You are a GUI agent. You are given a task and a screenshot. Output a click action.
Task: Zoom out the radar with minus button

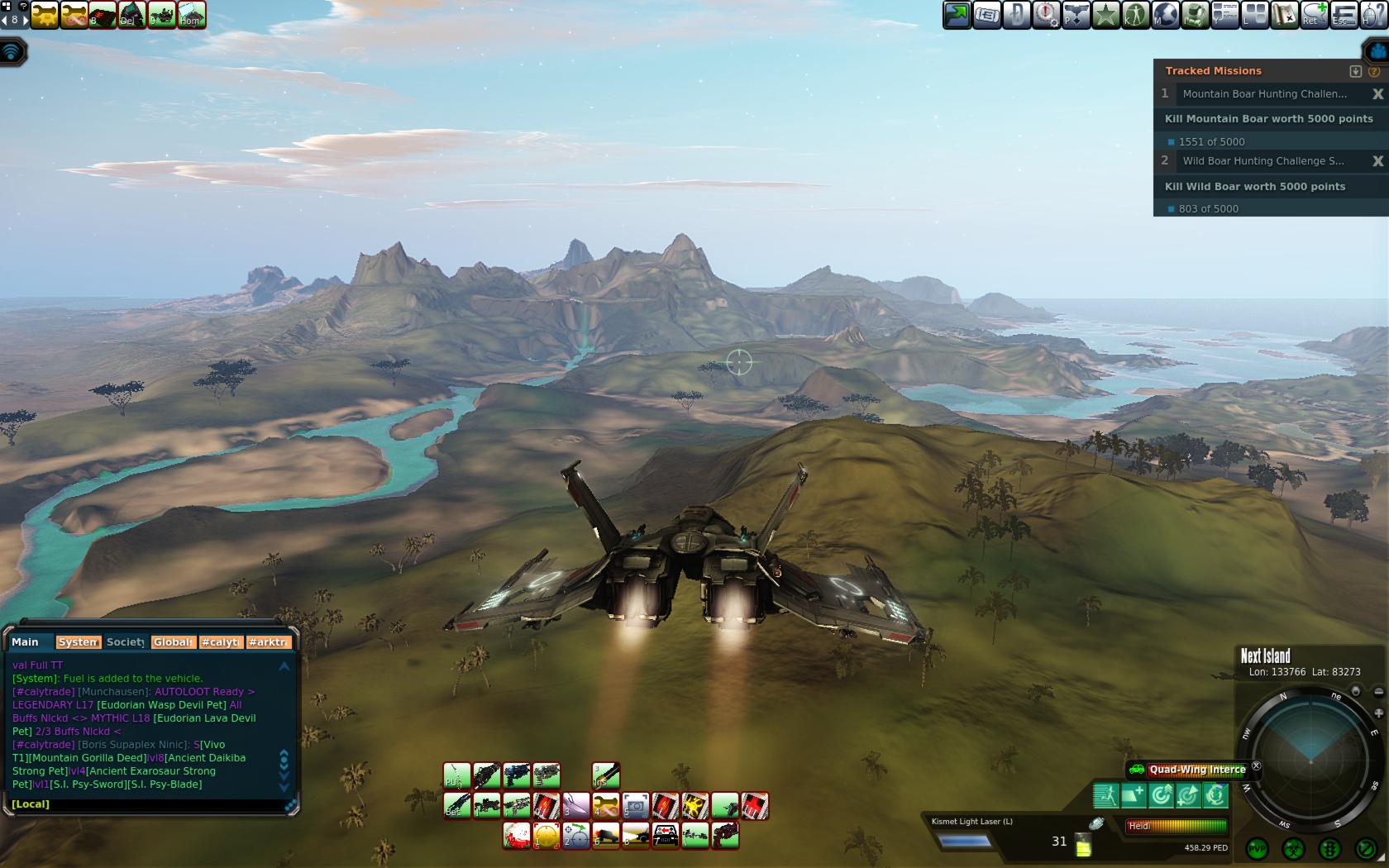click(x=1378, y=691)
